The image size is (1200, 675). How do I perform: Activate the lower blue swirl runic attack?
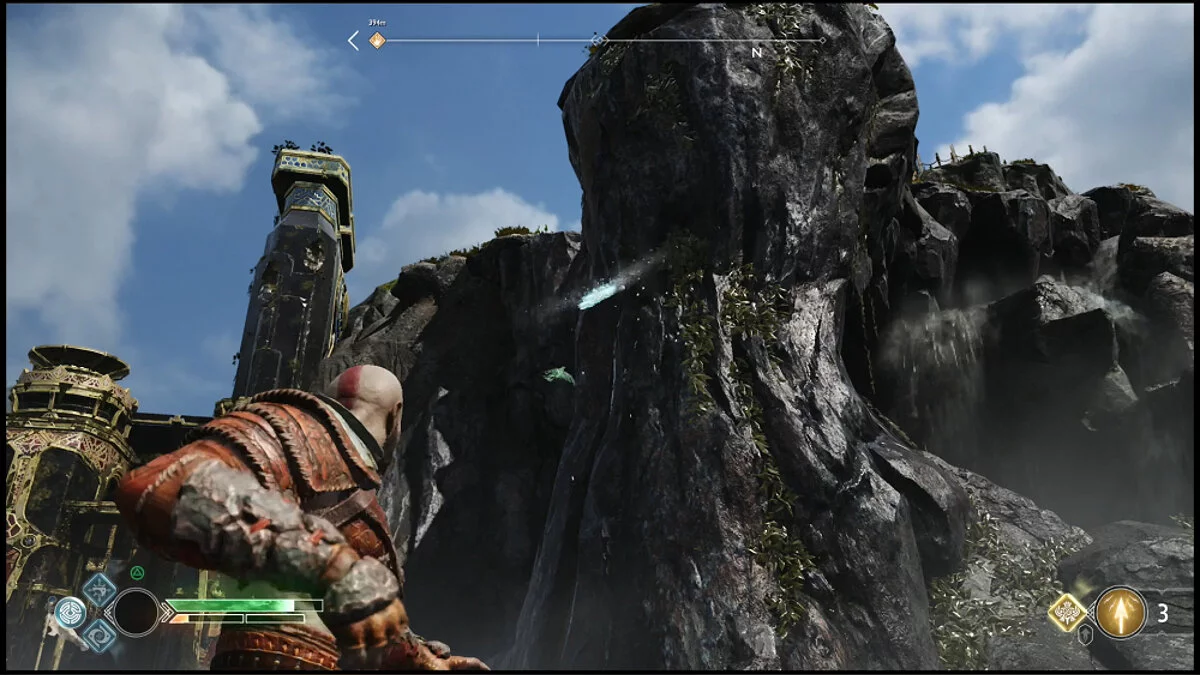pyautogui.click(x=99, y=635)
